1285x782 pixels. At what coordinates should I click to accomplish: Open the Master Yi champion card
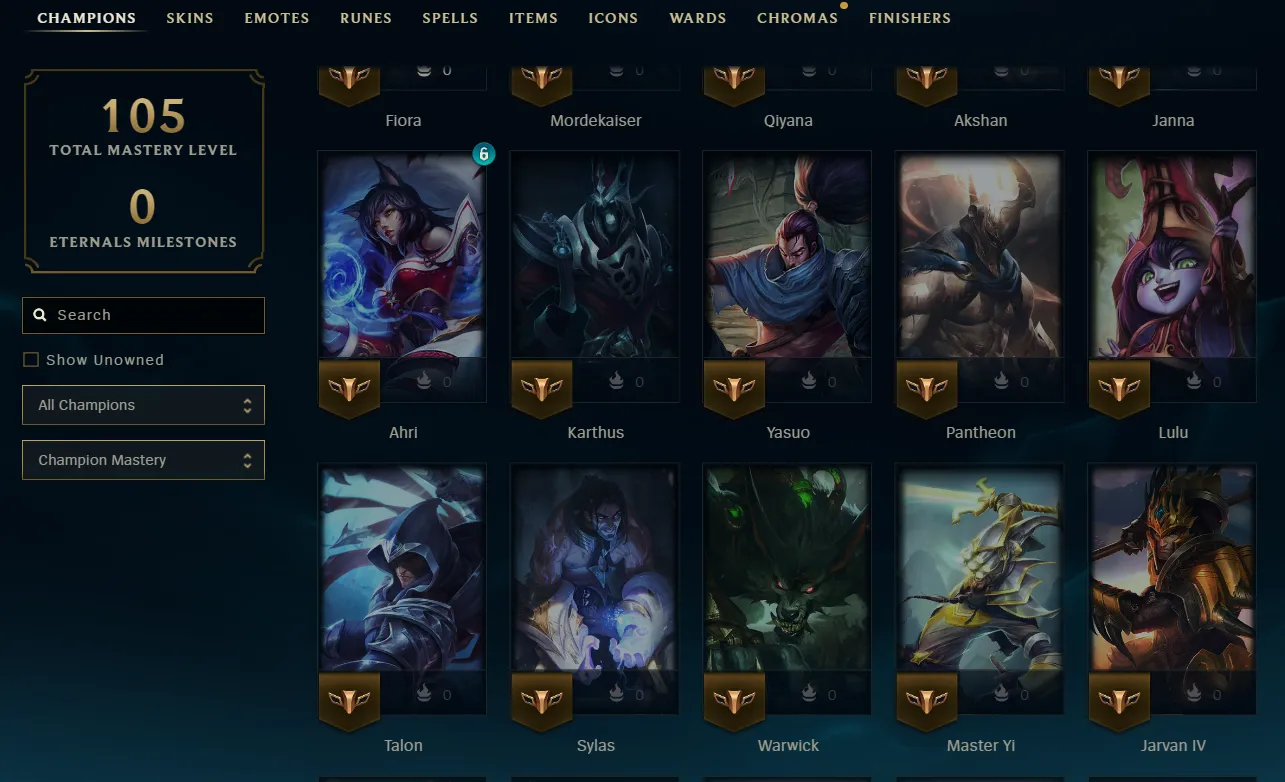[x=980, y=568]
